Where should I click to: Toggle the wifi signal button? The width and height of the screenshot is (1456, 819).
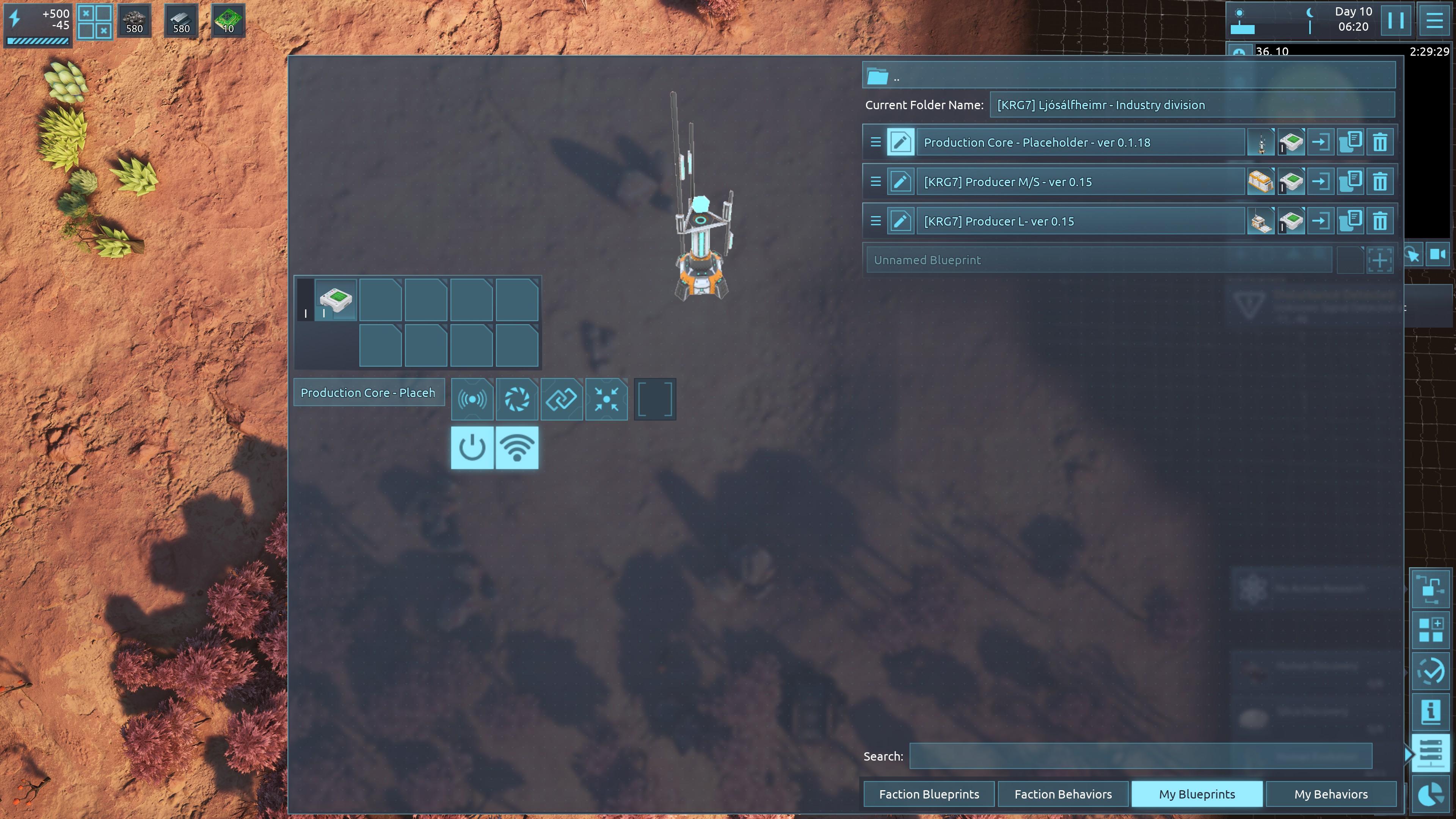point(516,448)
